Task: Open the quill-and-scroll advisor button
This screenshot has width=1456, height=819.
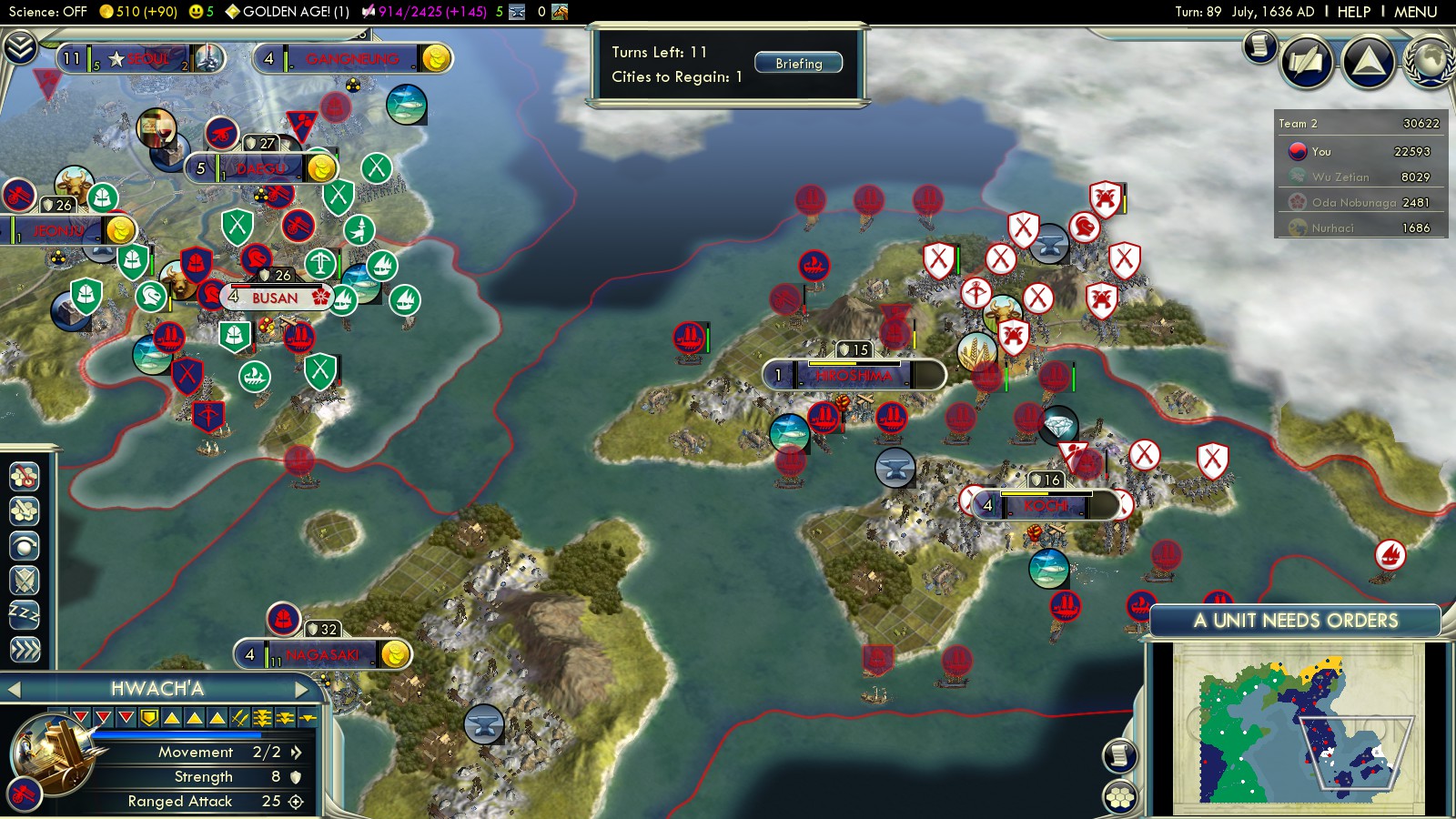Action: point(1307,61)
